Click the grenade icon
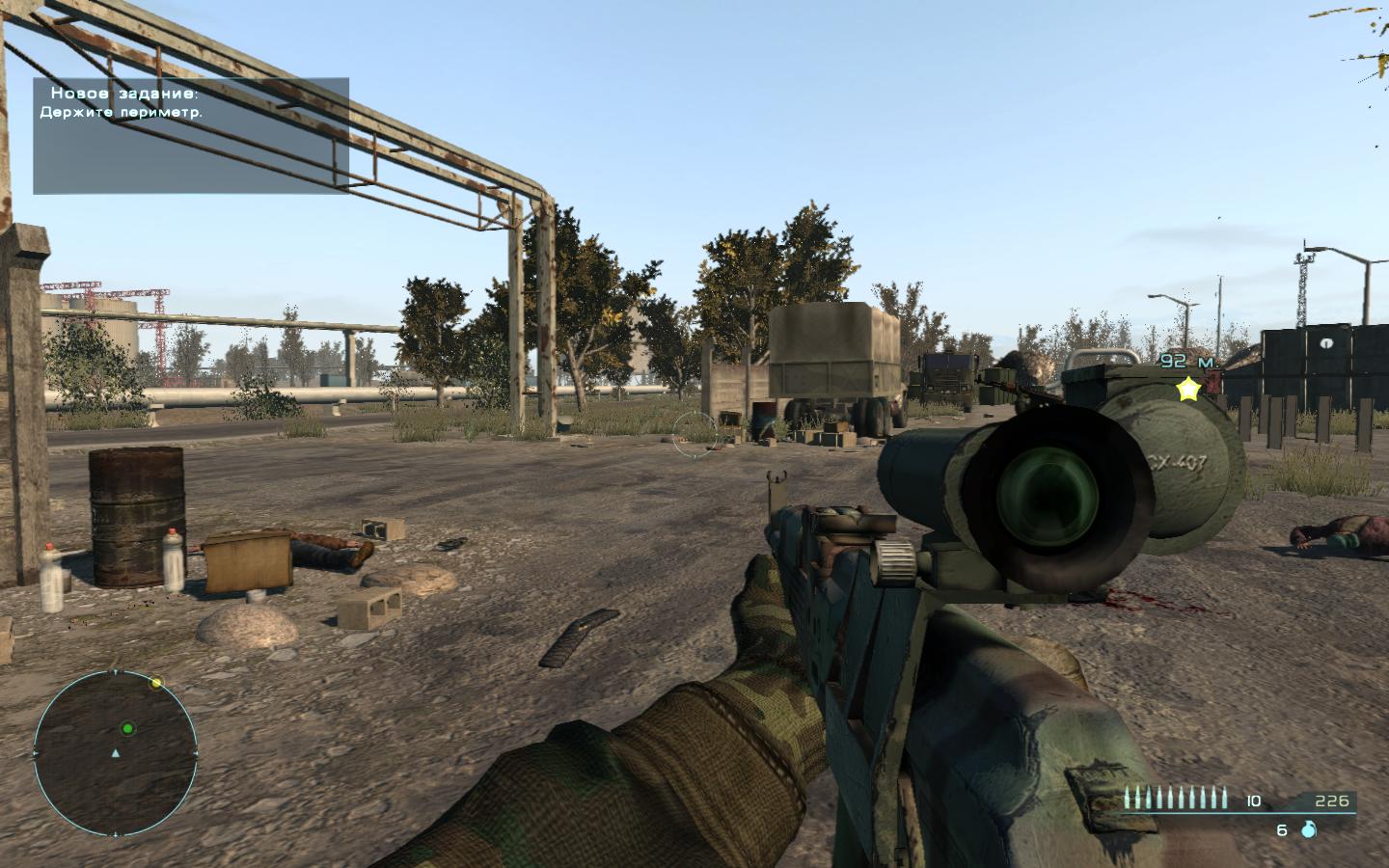Viewport: 1389px width, 868px height. click(1309, 829)
